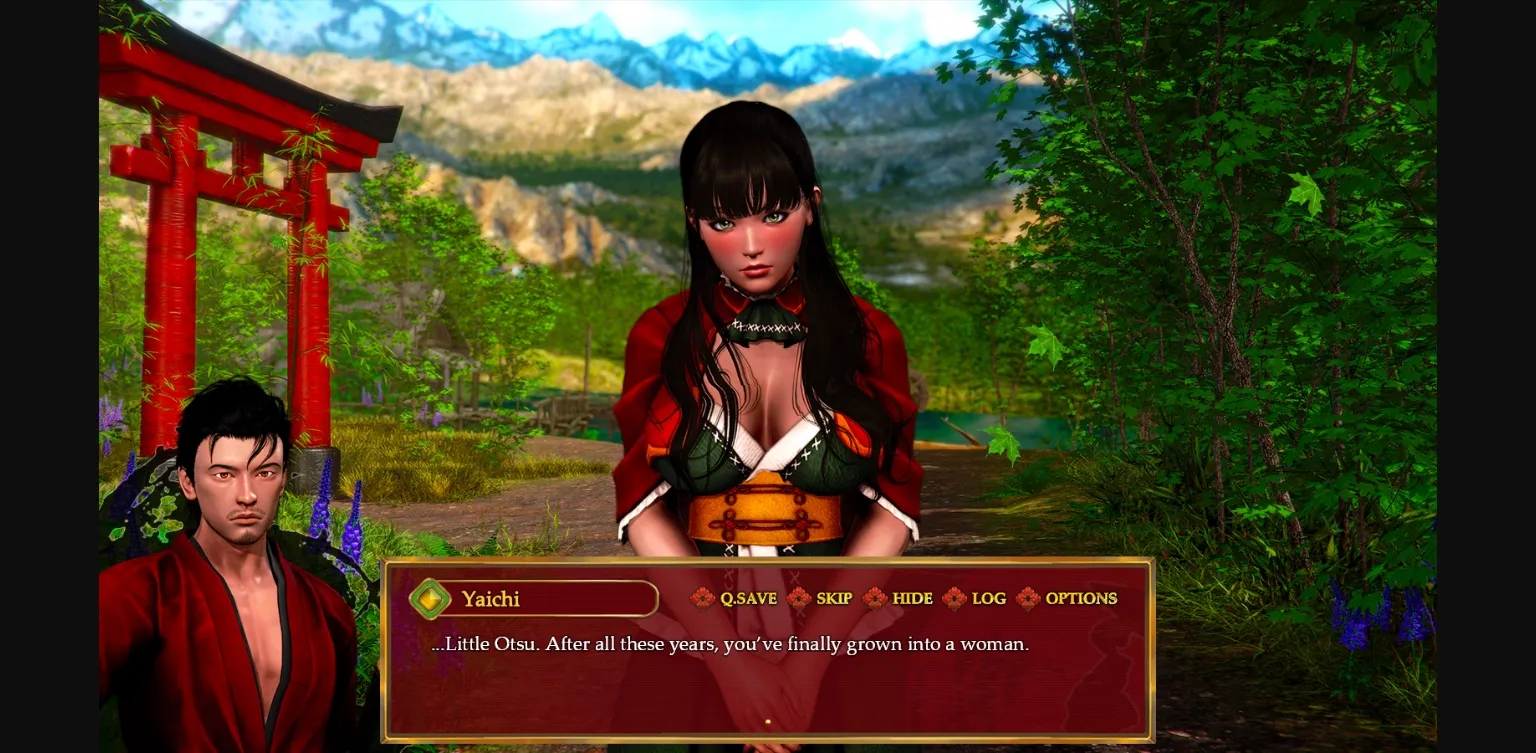Click the flower icon beside OPTIONS
Screen dimensions: 1536x753
(x=1029, y=598)
